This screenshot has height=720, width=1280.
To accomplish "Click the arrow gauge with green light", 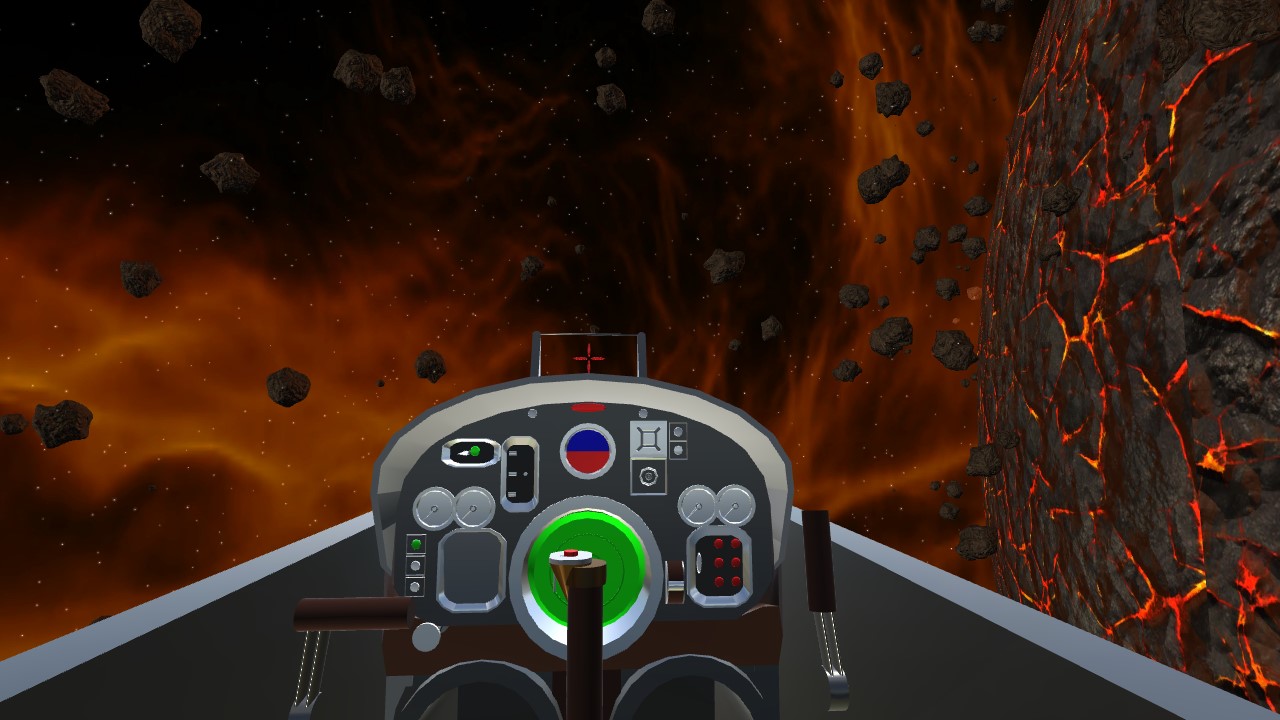I will pos(470,453).
